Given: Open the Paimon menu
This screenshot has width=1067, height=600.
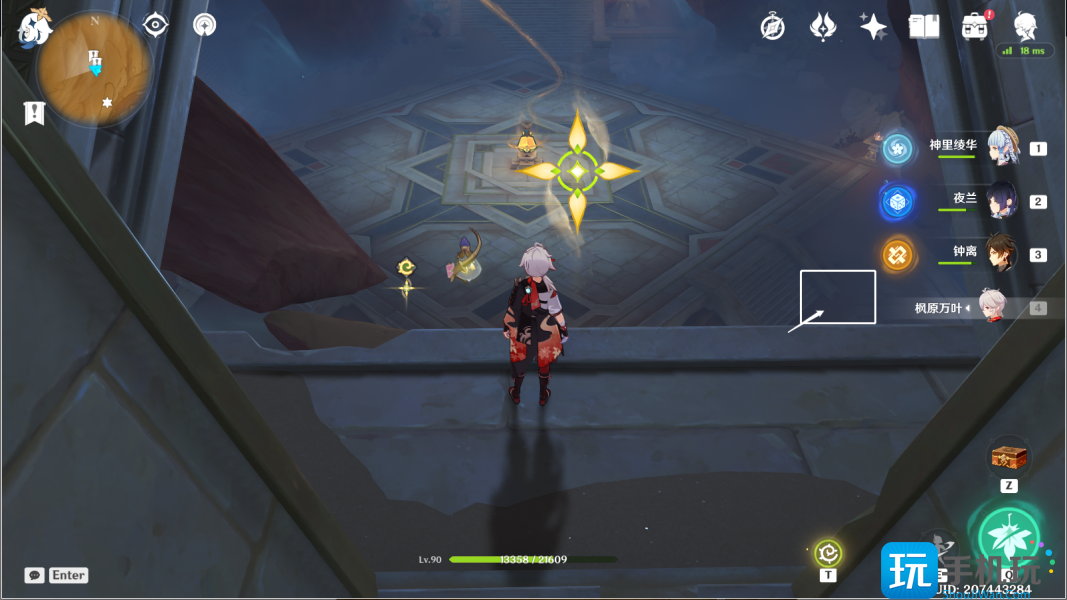Looking at the screenshot, I should pos(34,27).
